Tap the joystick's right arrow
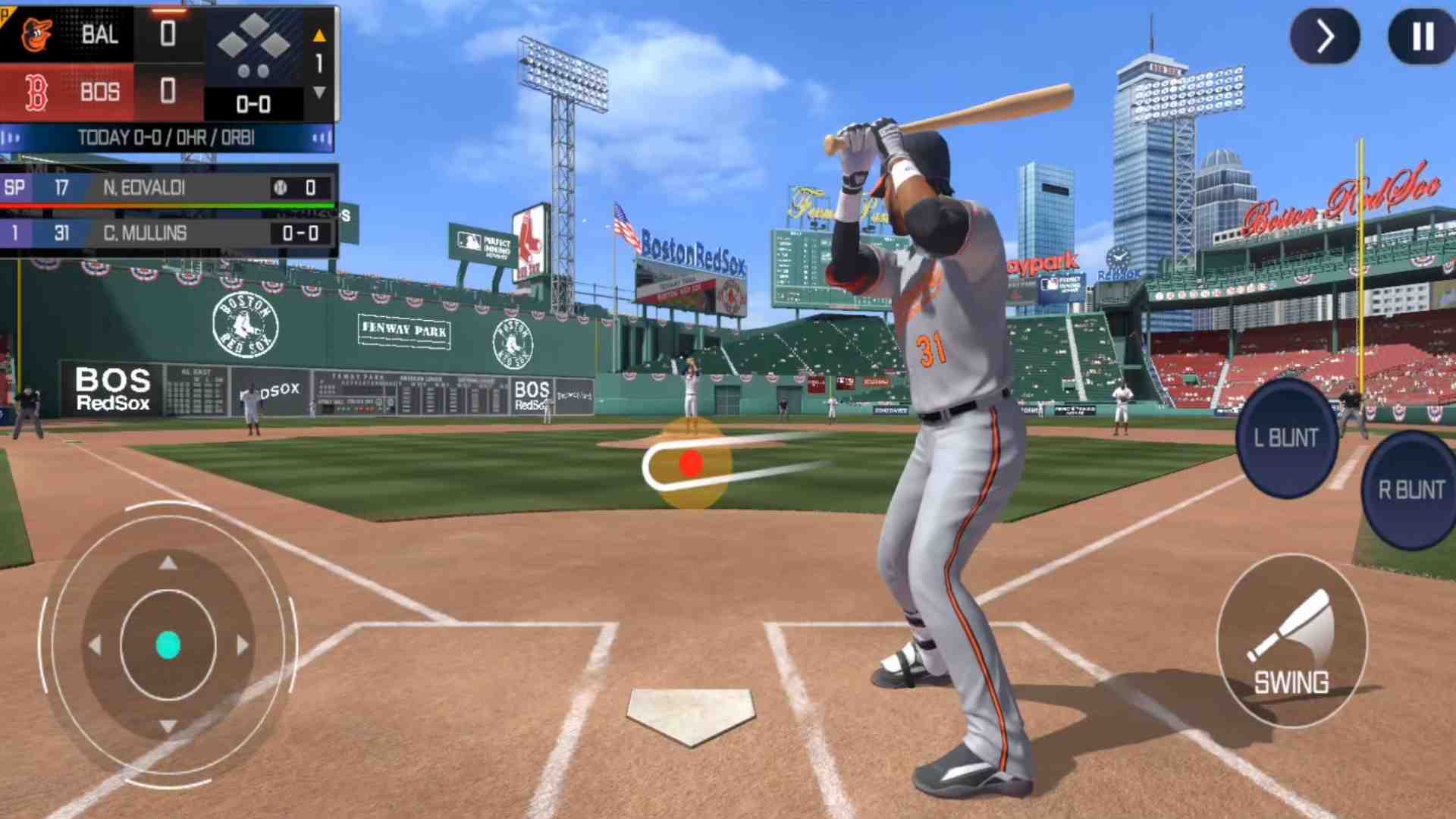 coord(242,645)
